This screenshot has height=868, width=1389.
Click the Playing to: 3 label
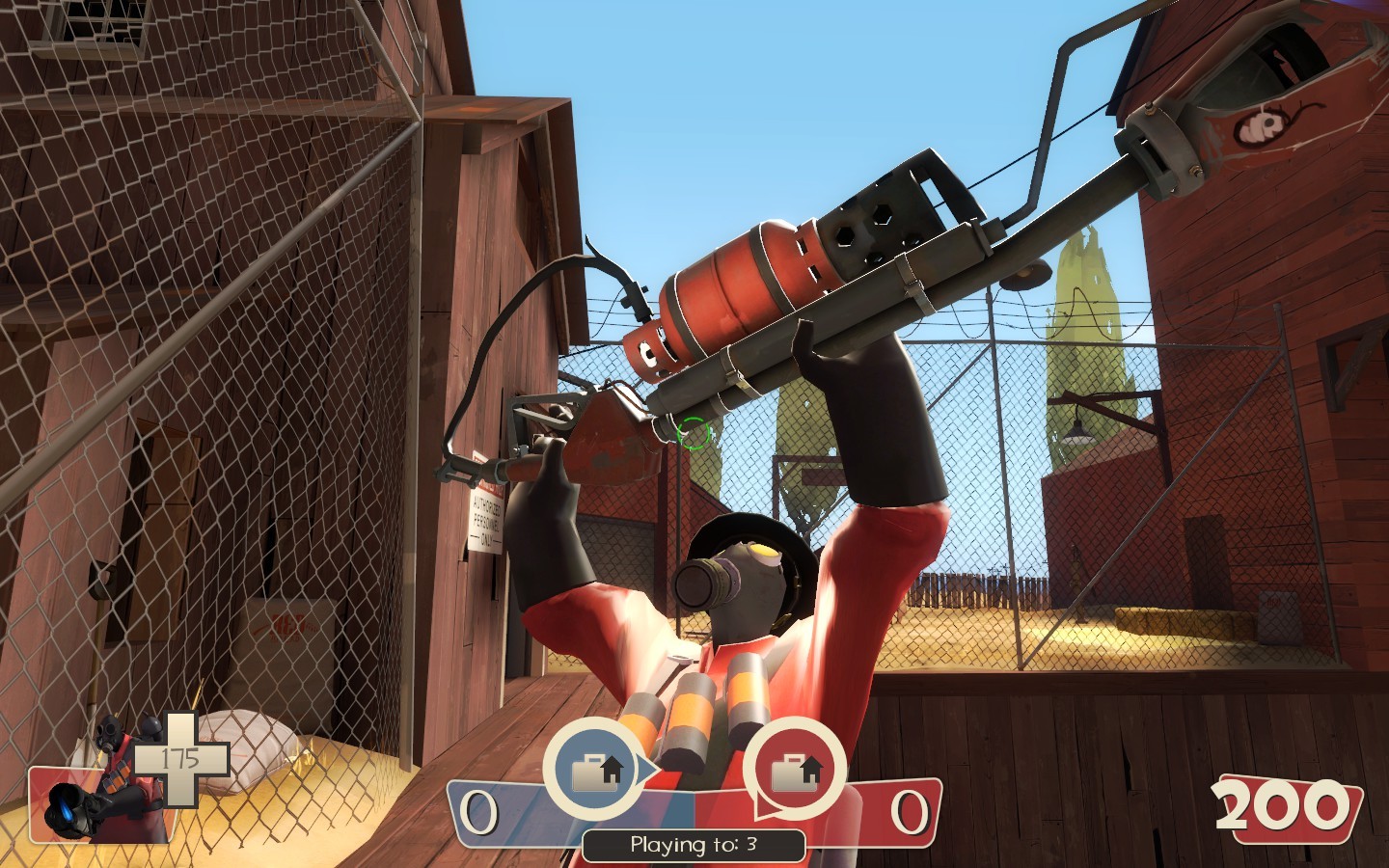[693, 844]
